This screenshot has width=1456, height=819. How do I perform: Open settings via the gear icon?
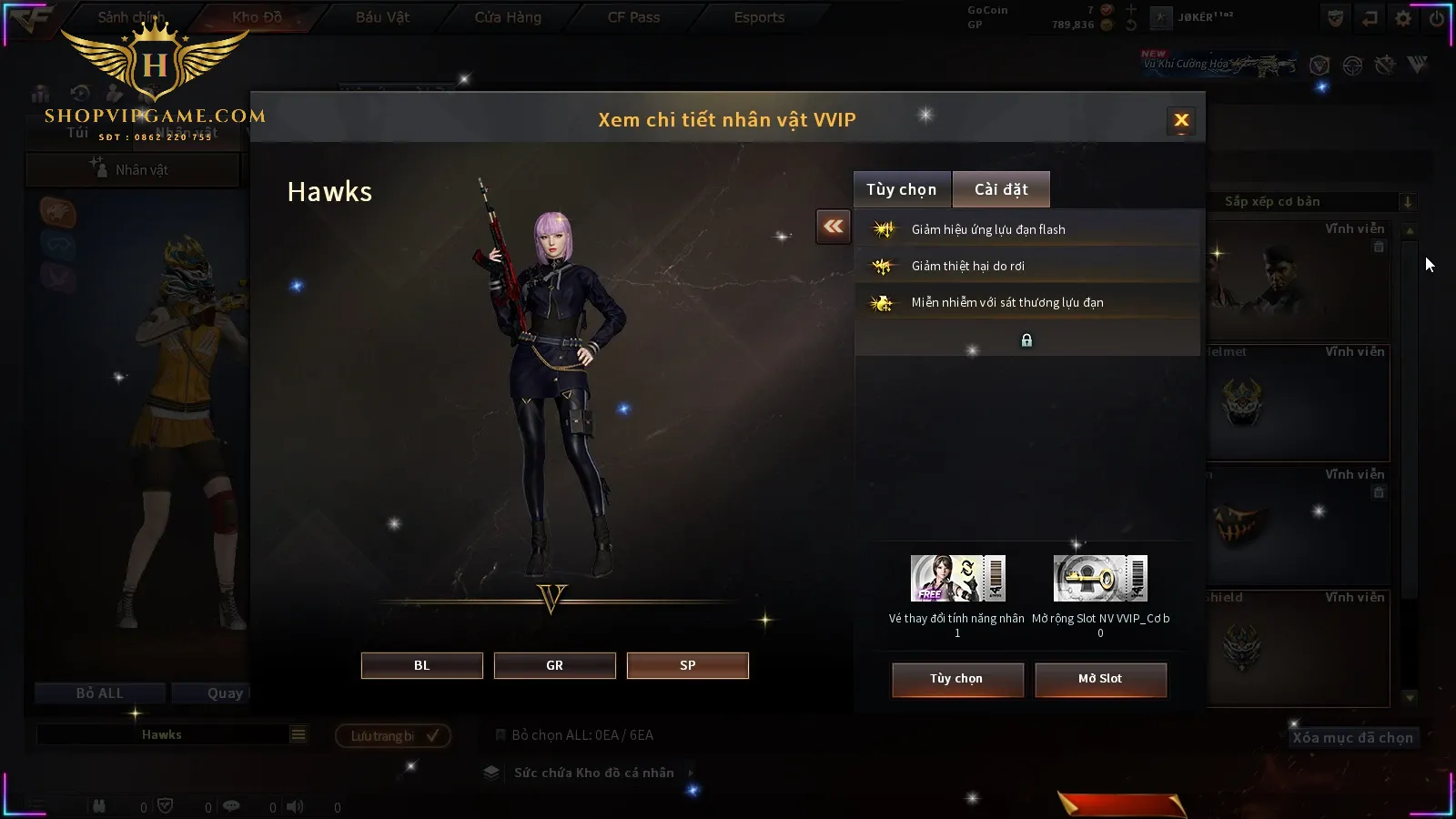(1403, 18)
